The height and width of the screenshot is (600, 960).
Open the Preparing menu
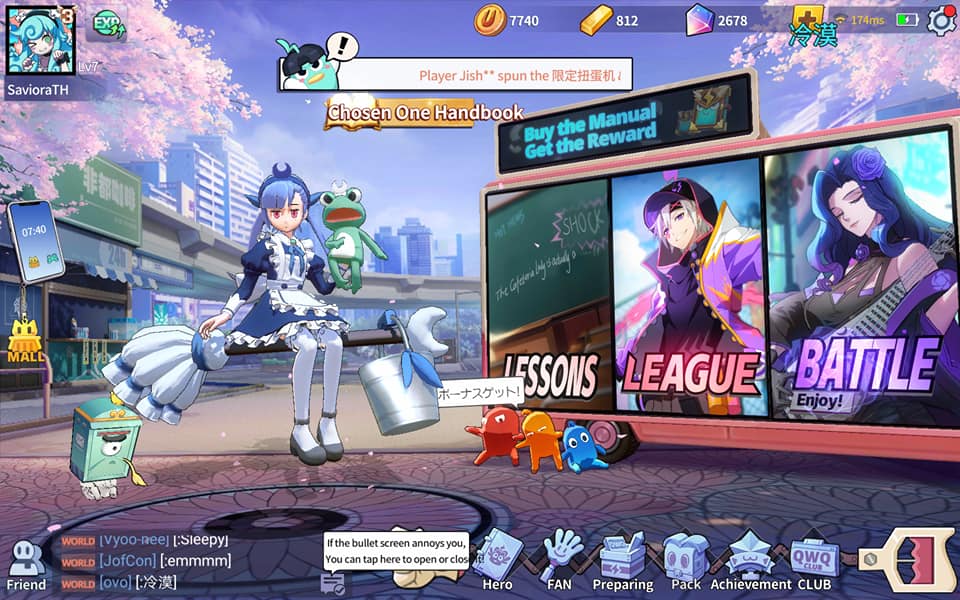622,562
